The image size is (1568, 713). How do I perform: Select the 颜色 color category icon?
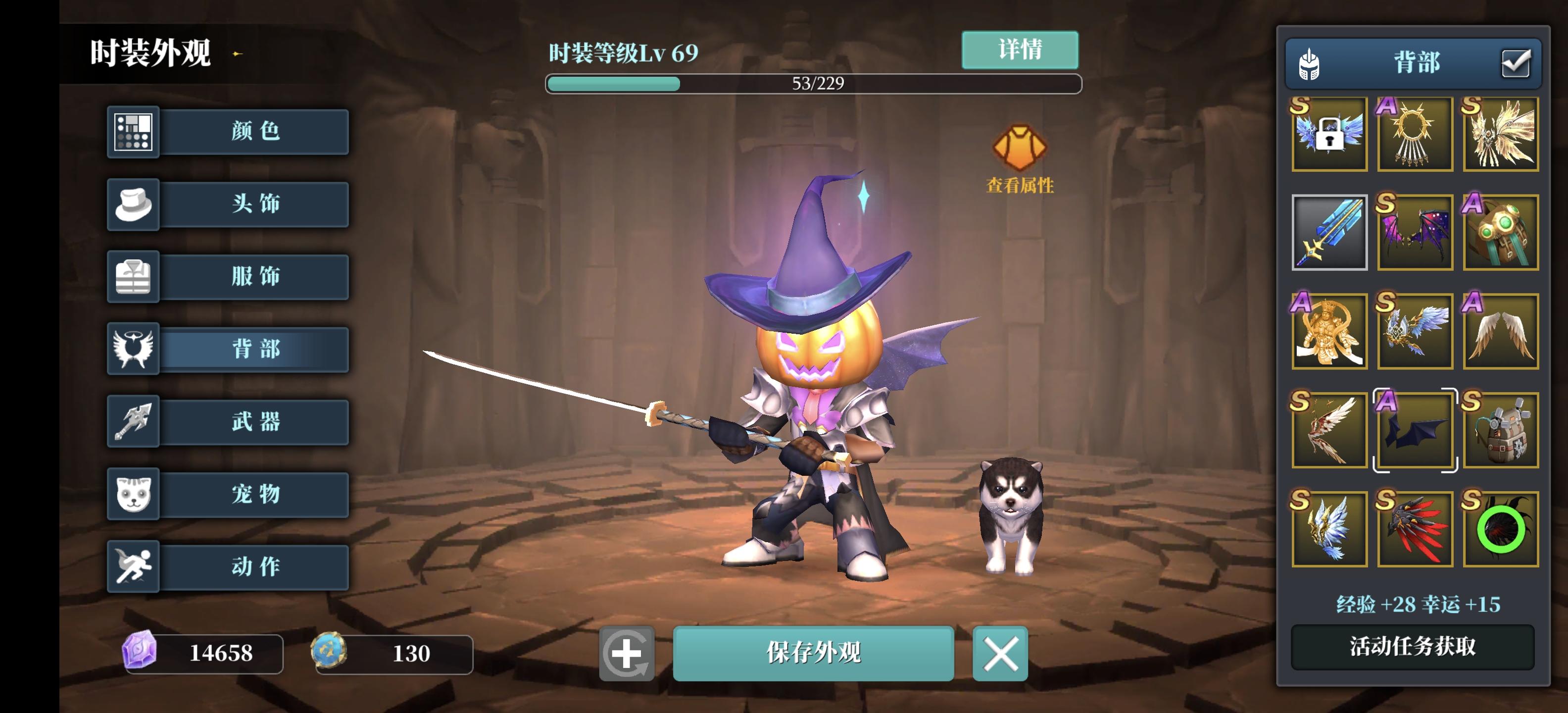tap(133, 132)
